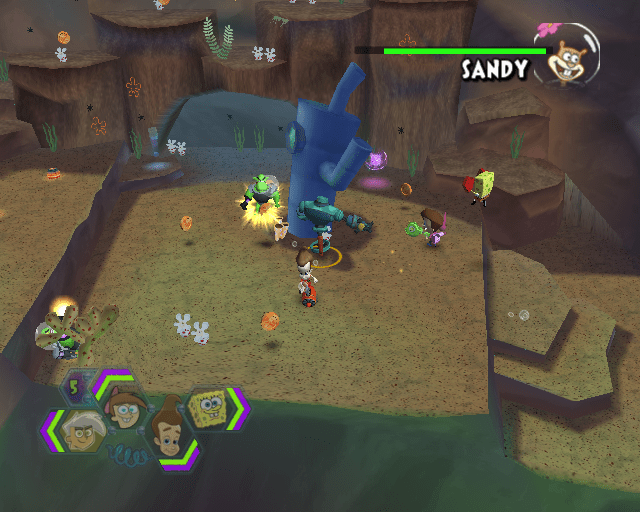Image resolution: width=640 pixels, height=512 pixels.
Task: Click the hexagon showing number 5
Action: coord(77,385)
